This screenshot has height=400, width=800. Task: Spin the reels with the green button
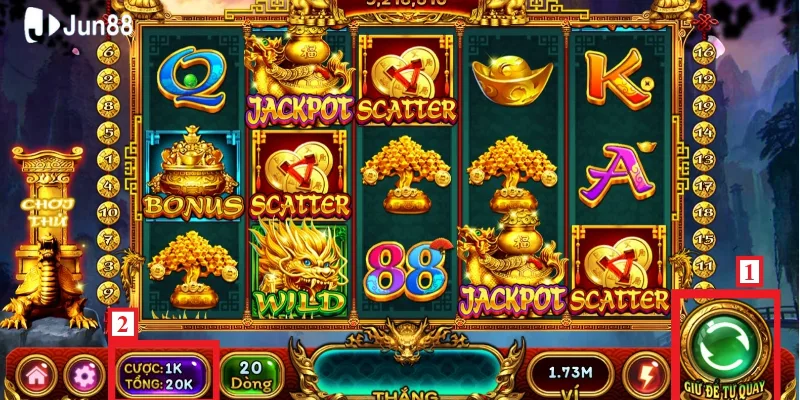tap(726, 344)
